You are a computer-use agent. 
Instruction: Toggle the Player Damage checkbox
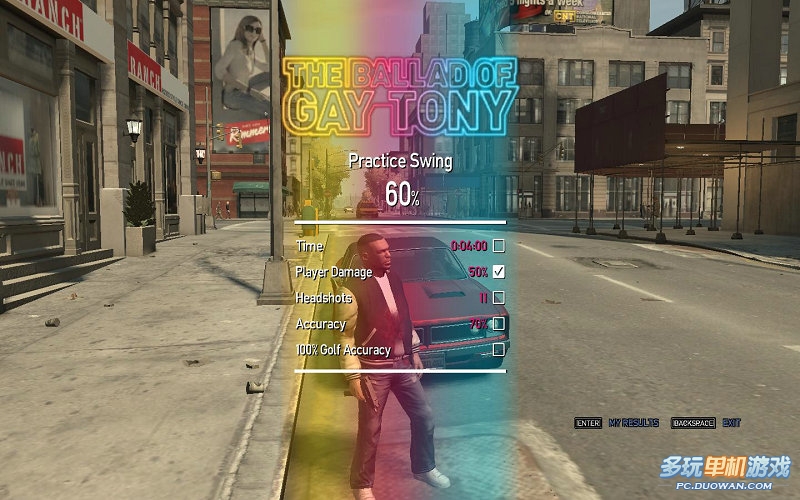point(498,271)
